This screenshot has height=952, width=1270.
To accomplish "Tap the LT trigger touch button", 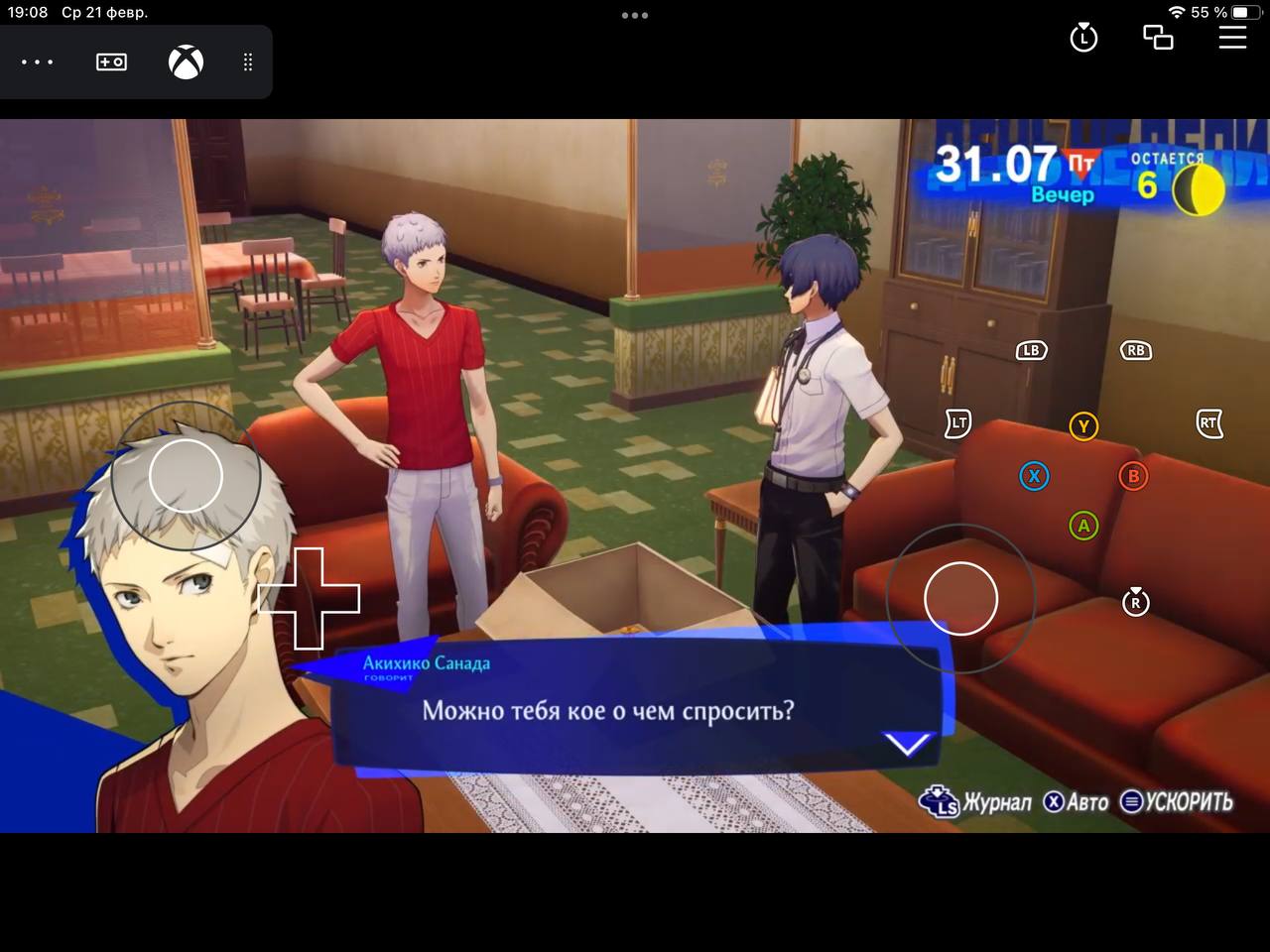I will point(957,423).
